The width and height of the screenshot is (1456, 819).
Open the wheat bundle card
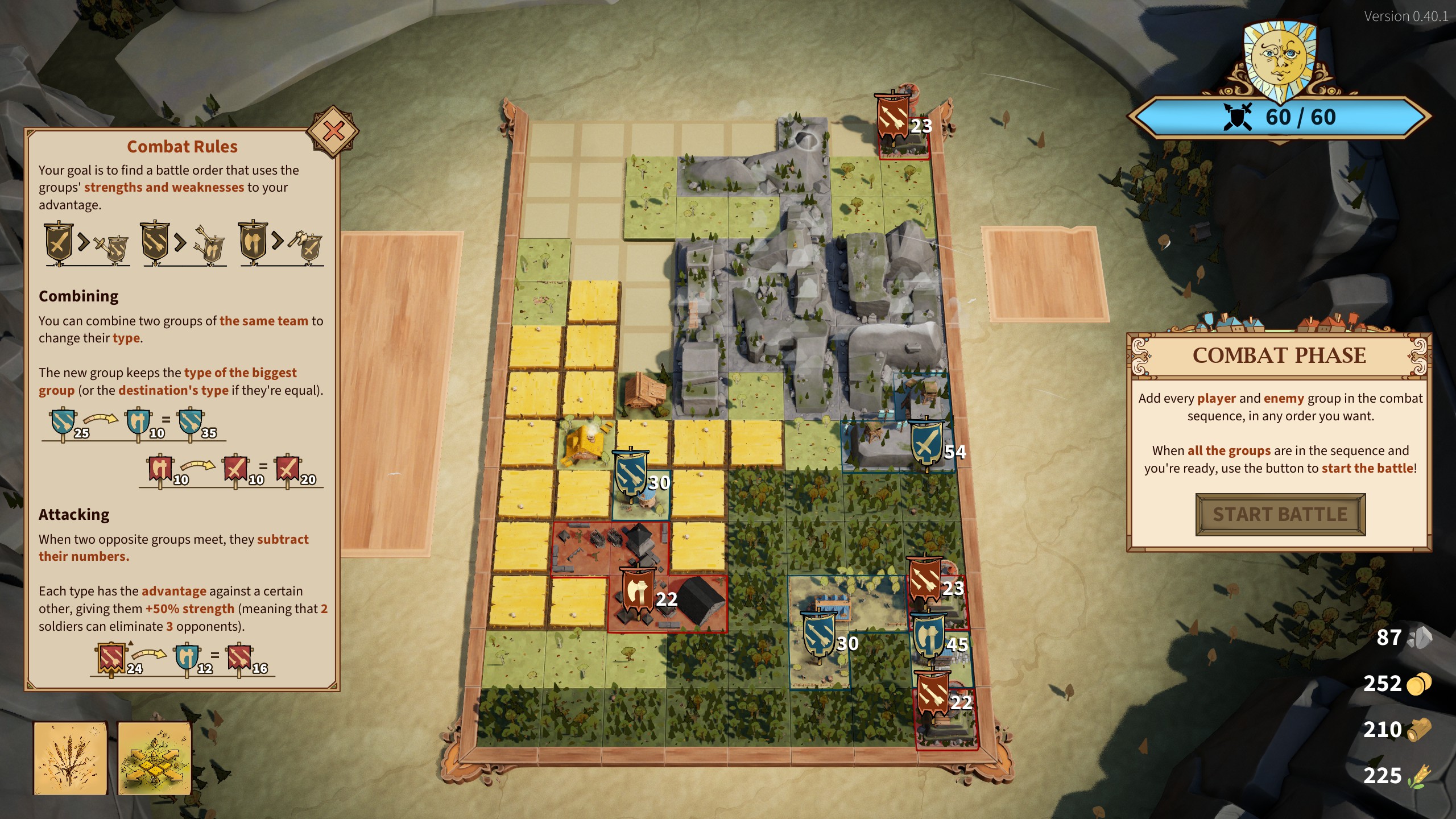pyautogui.click(x=71, y=758)
